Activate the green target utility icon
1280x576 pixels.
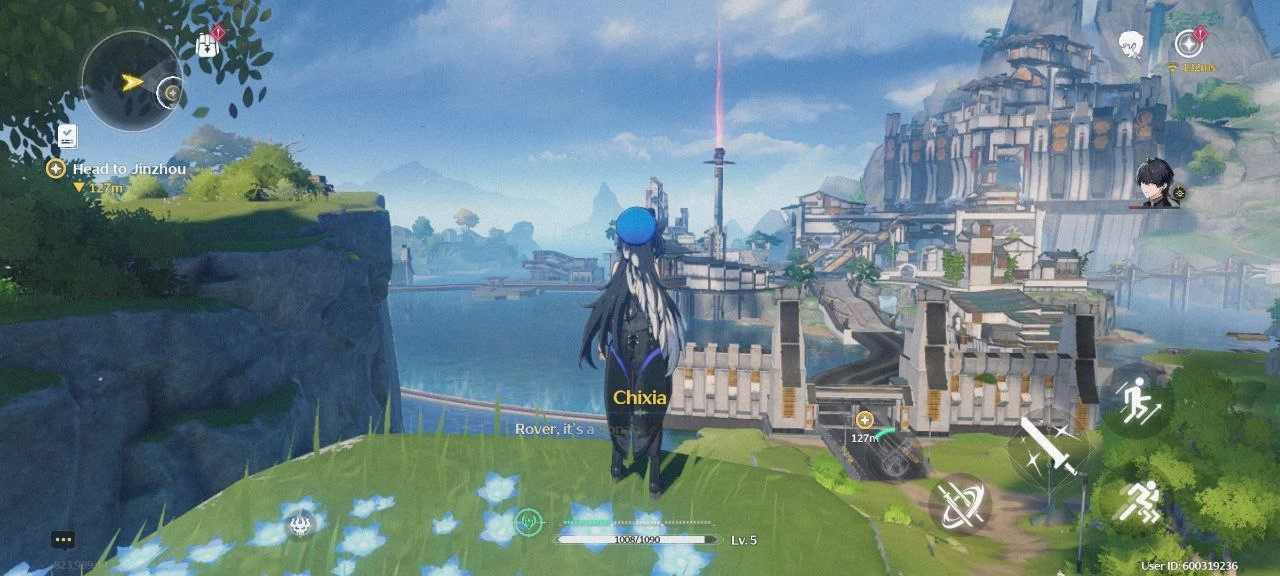528,521
